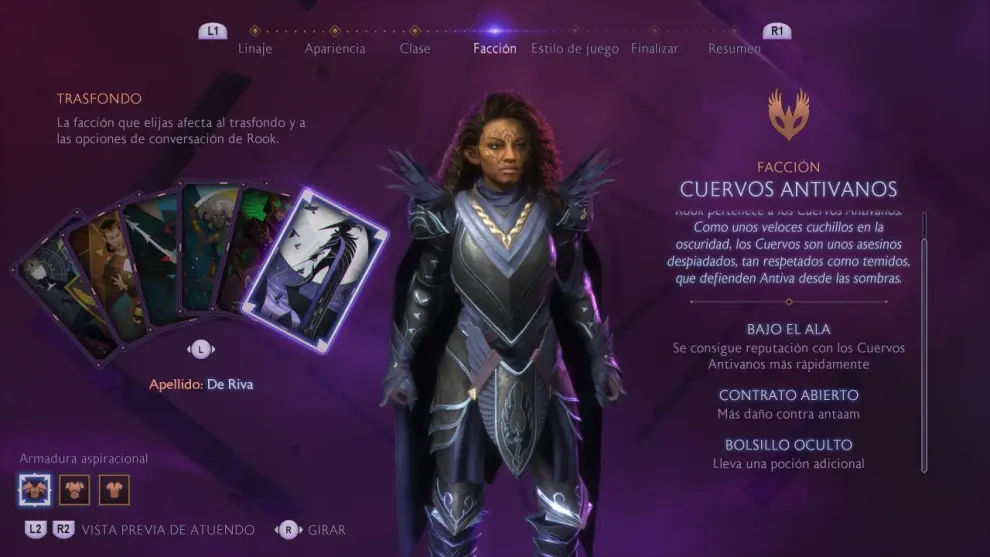The width and height of the screenshot is (990, 557).
Task: Go to the Clase tab
Action: [x=415, y=48]
